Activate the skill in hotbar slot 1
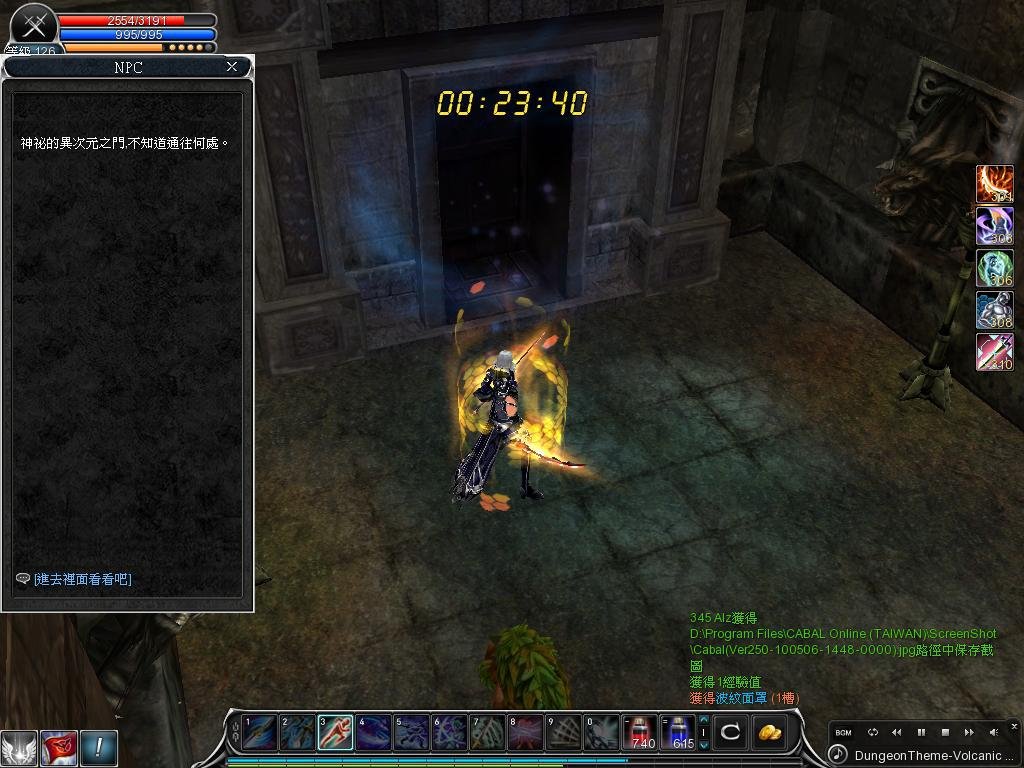This screenshot has width=1024, height=768. [x=259, y=733]
